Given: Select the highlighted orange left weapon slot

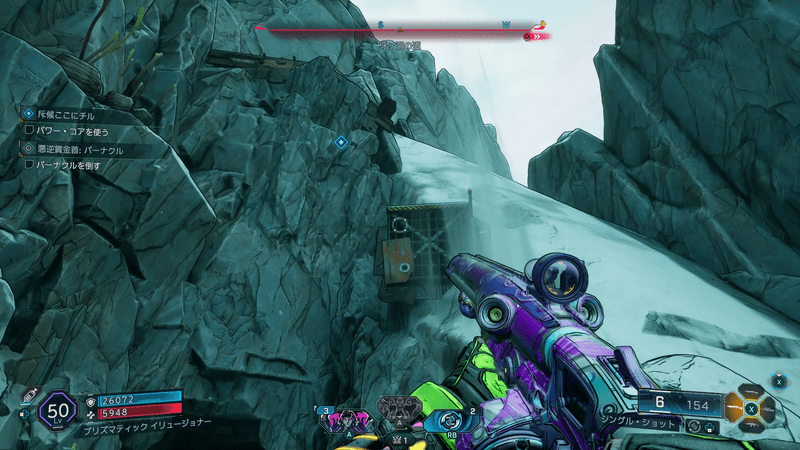Looking at the screenshot, I should coord(734,408).
